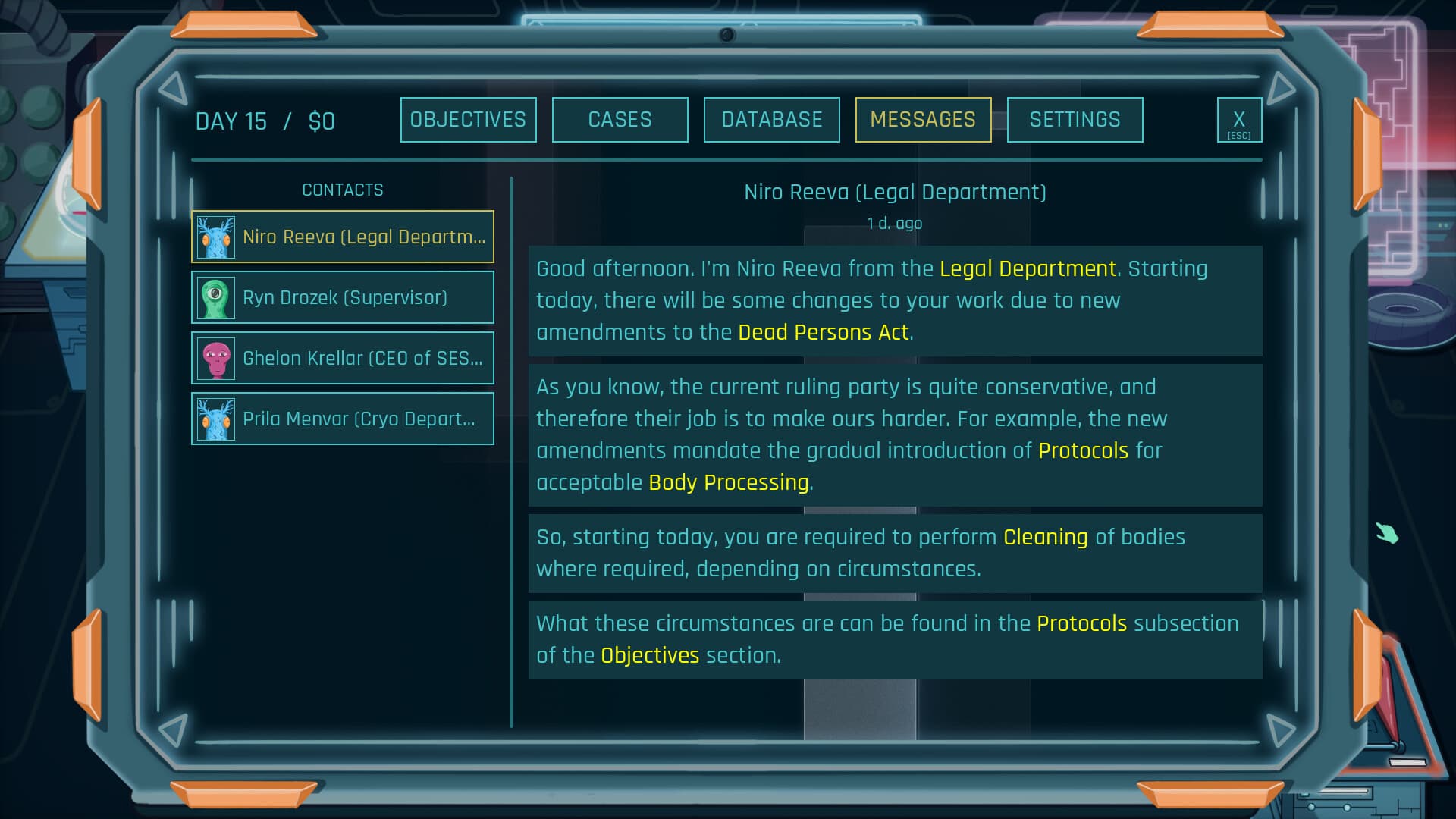Open Prila Menvar (Cryo Department) conversation
This screenshot has height=819, width=1456.
pyautogui.click(x=343, y=418)
